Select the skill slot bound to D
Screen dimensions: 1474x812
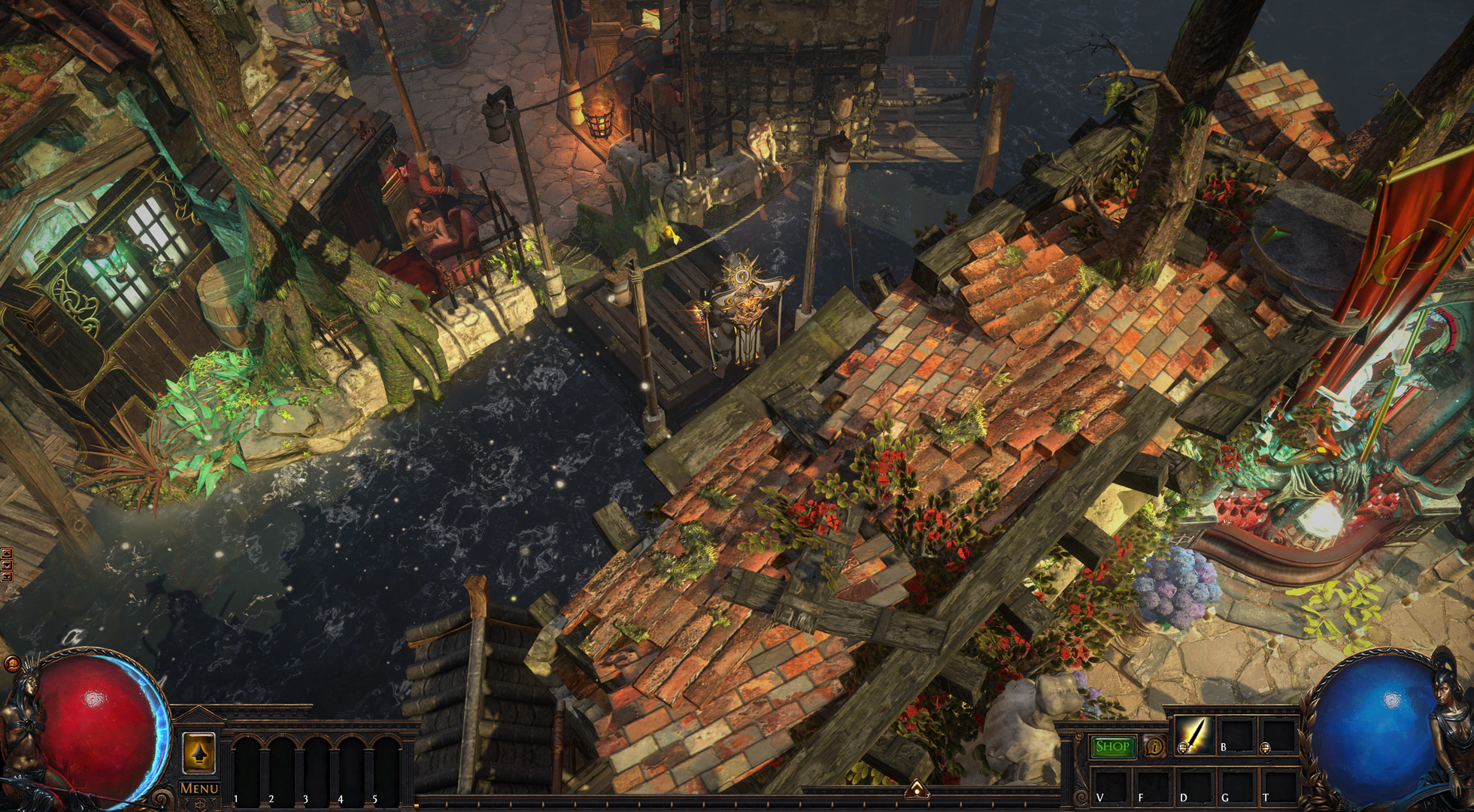1194,786
